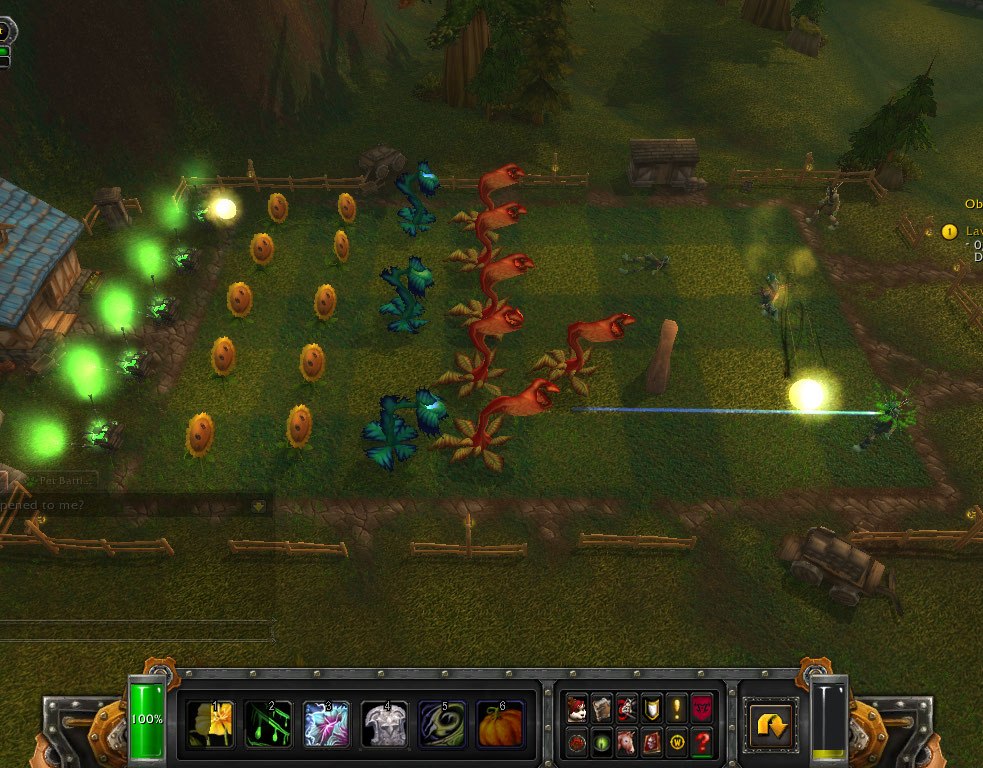The height and width of the screenshot is (768, 983).
Task: Open the green eye micro menu icon
Action: click(602, 743)
